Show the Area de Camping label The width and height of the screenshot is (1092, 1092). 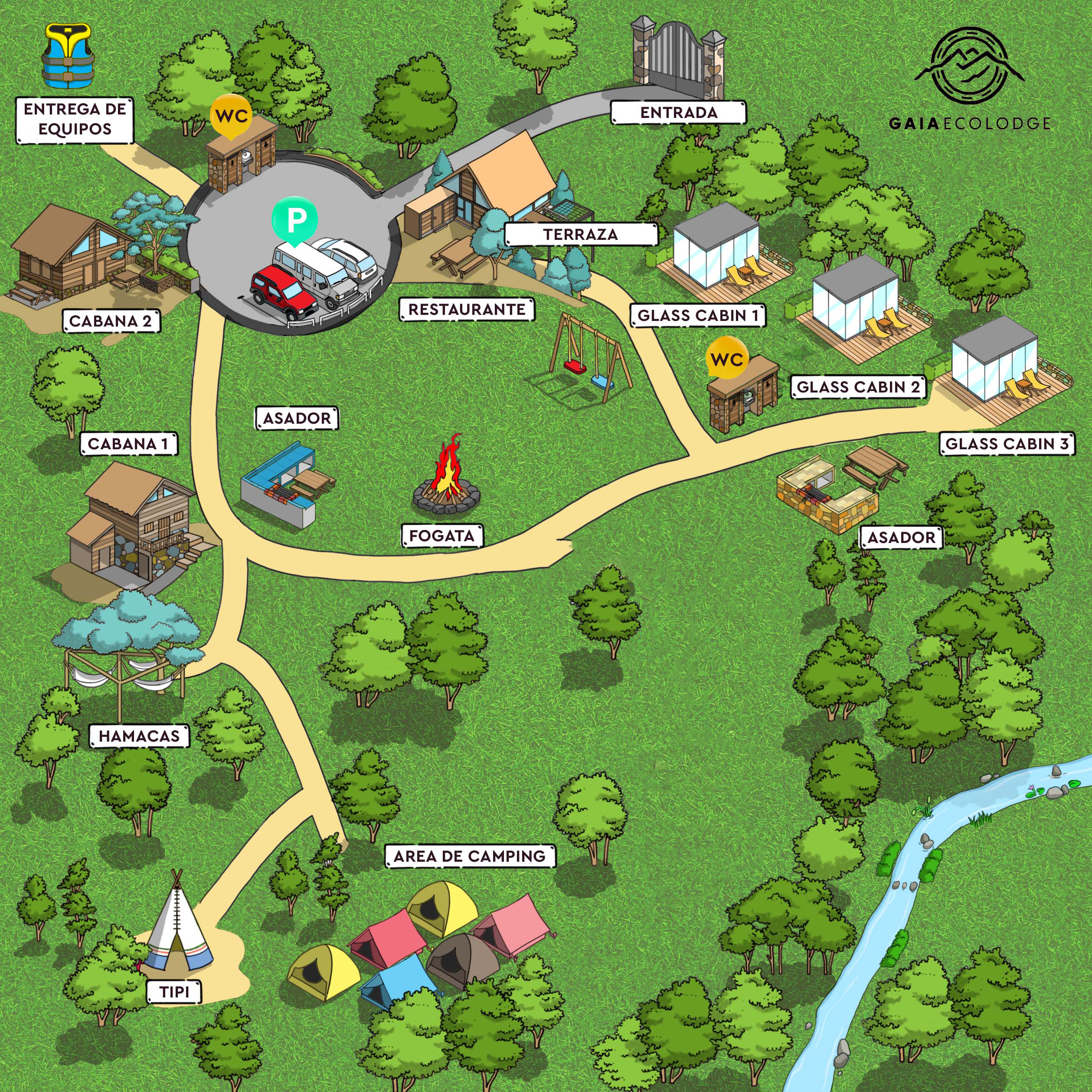470,857
